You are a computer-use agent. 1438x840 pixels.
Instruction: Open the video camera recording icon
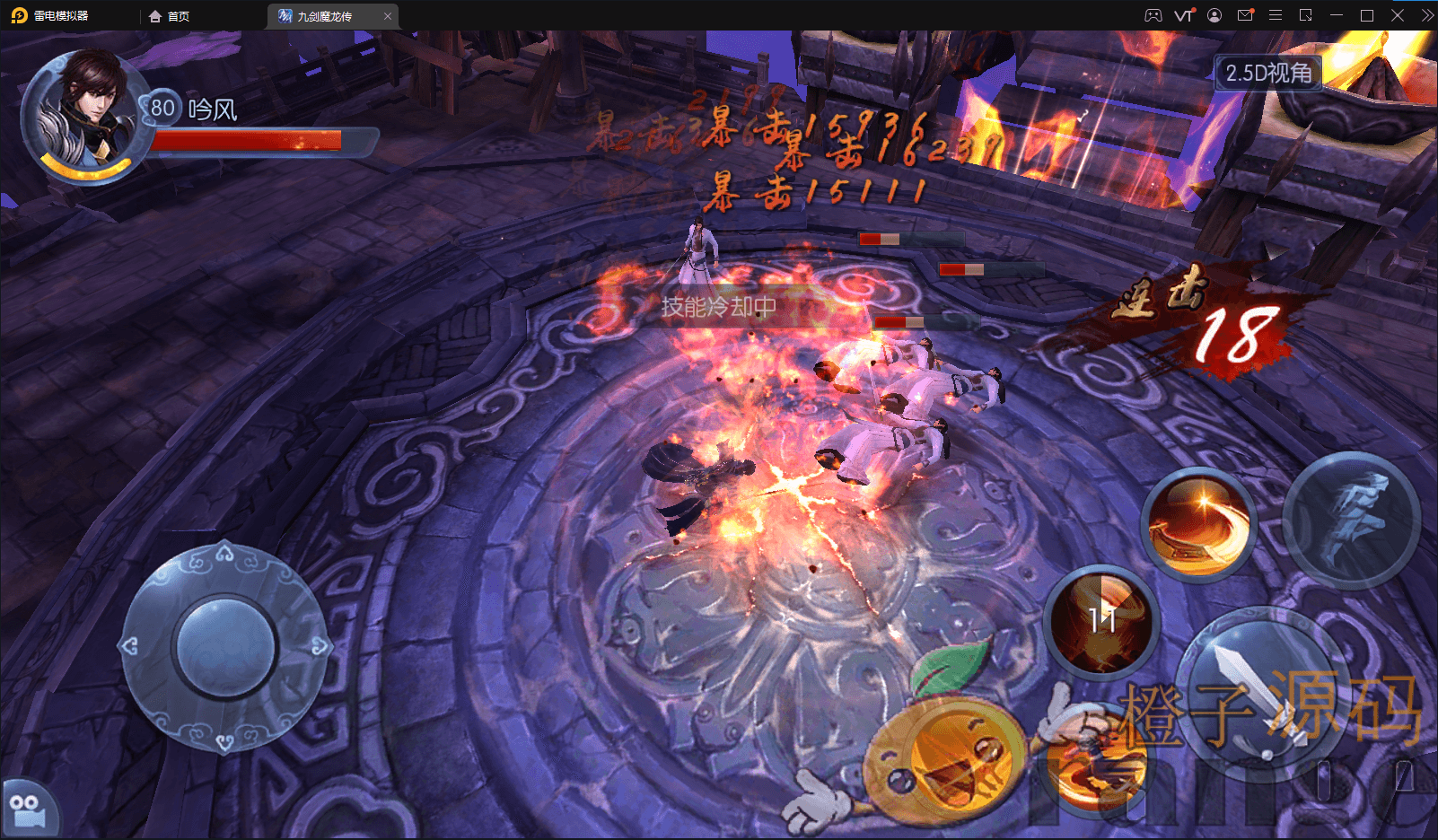[27, 809]
